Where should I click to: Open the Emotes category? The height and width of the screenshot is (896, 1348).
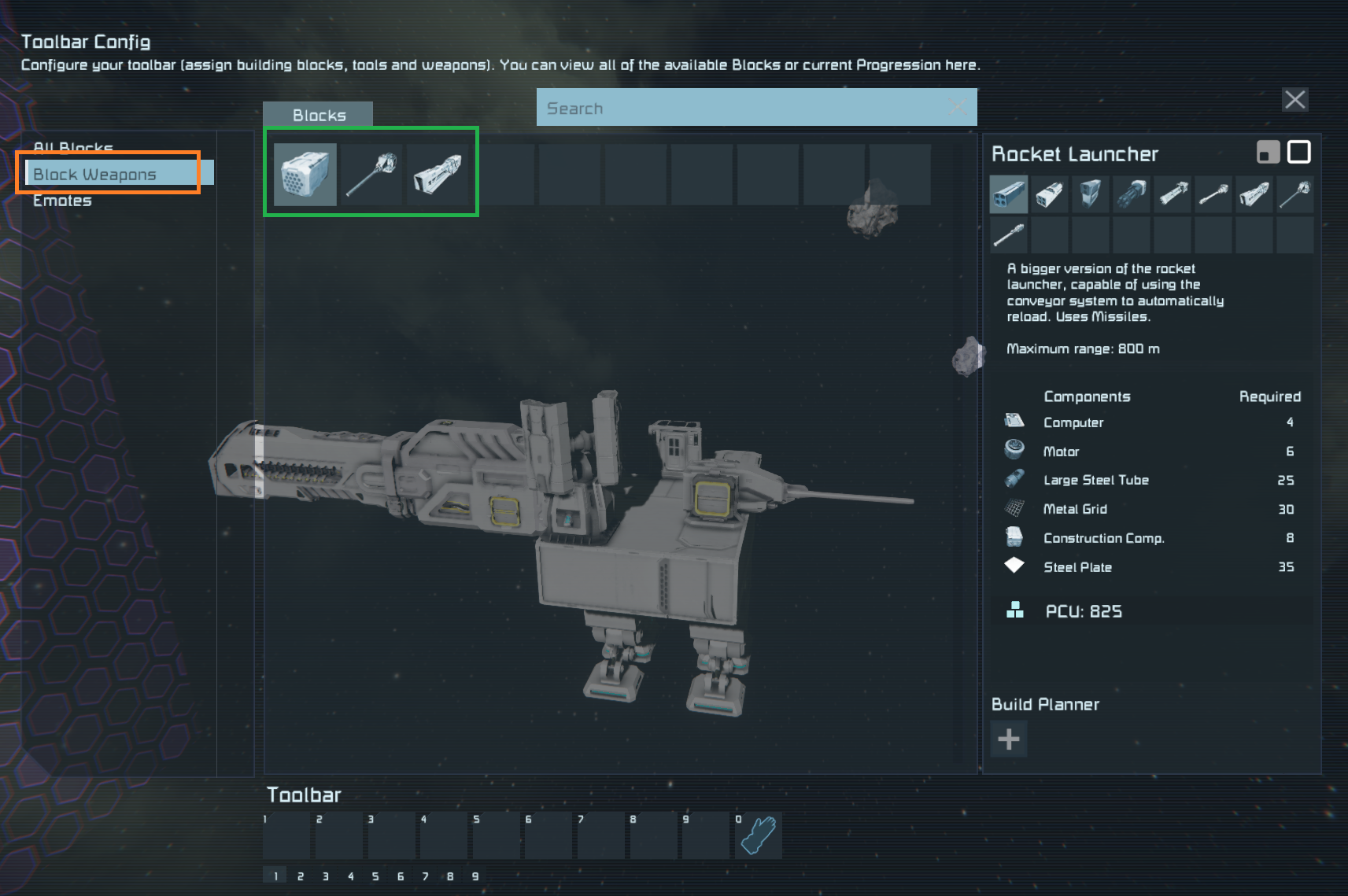click(62, 201)
